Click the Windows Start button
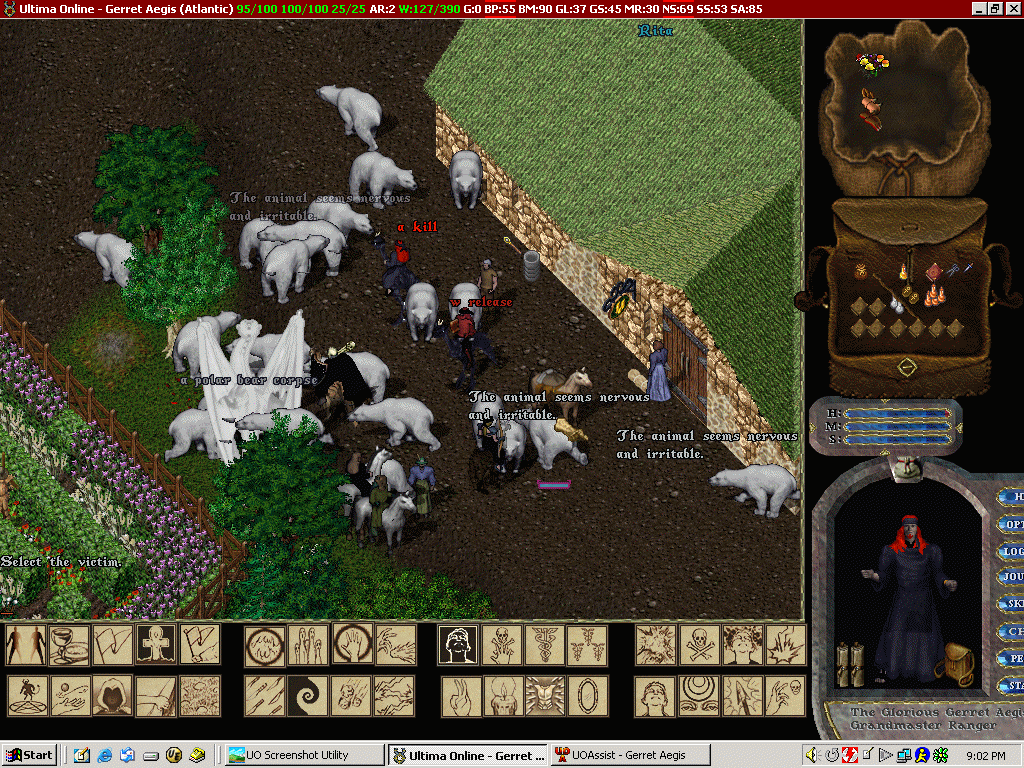1024x768 pixels. point(29,755)
